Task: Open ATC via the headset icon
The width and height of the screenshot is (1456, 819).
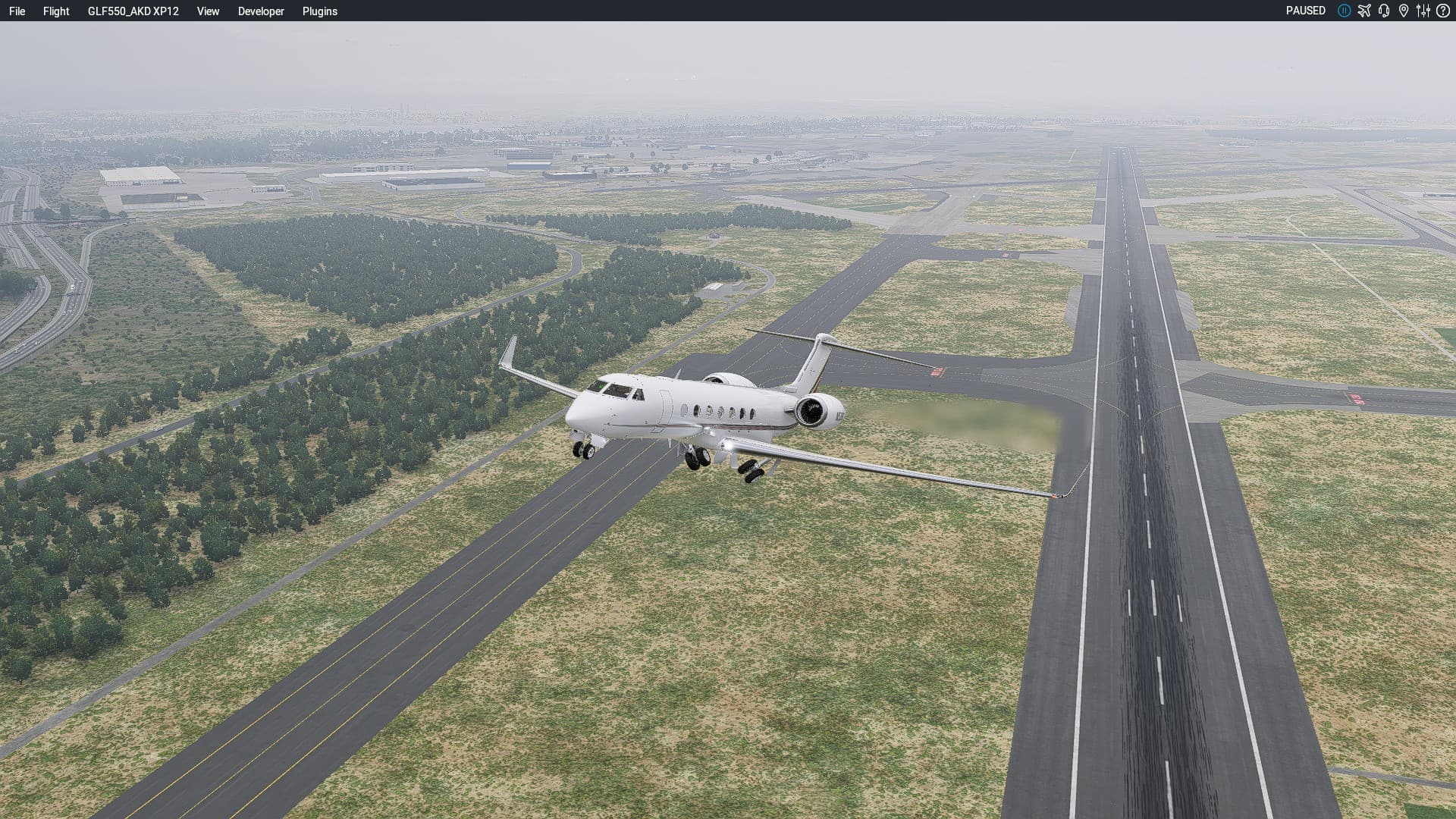Action: tap(1384, 11)
